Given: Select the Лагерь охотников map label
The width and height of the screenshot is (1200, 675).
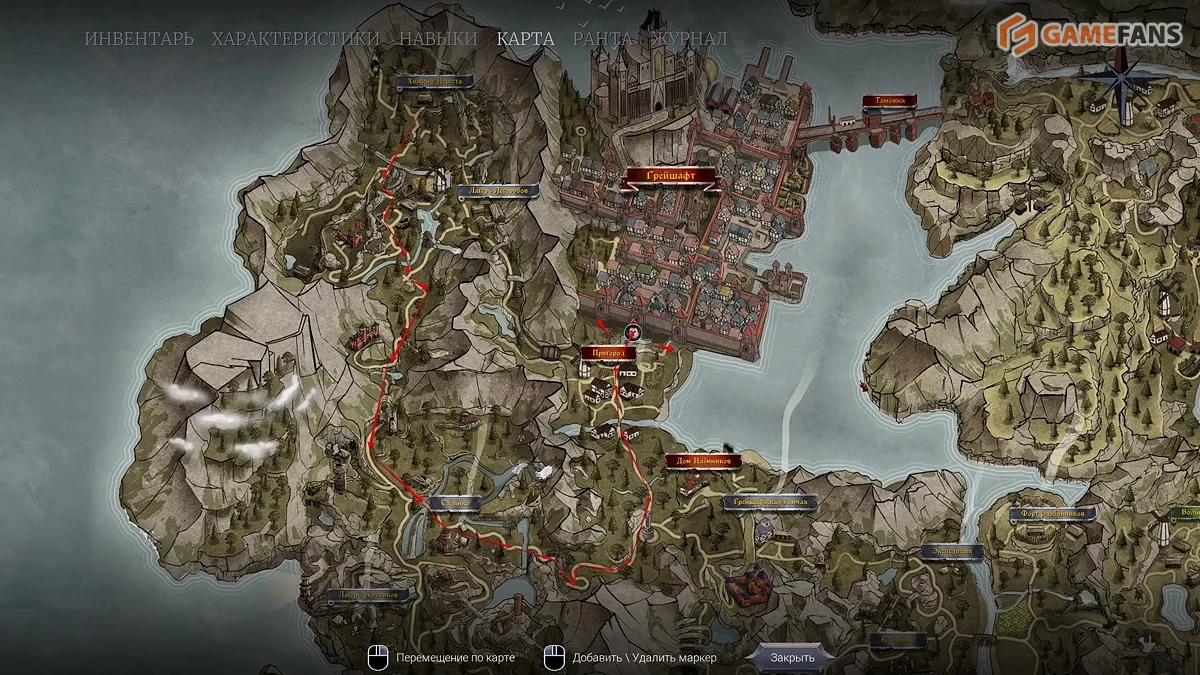Looking at the screenshot, I should pos(369,596).
